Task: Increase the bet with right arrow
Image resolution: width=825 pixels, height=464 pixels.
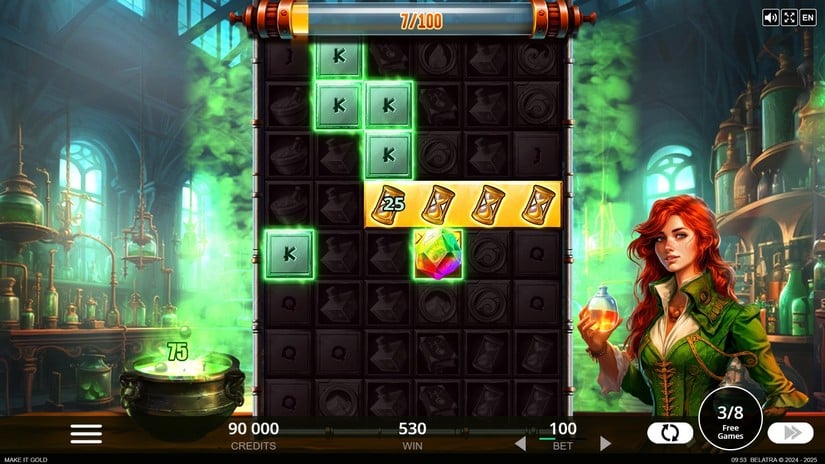Action: (605, 443)
